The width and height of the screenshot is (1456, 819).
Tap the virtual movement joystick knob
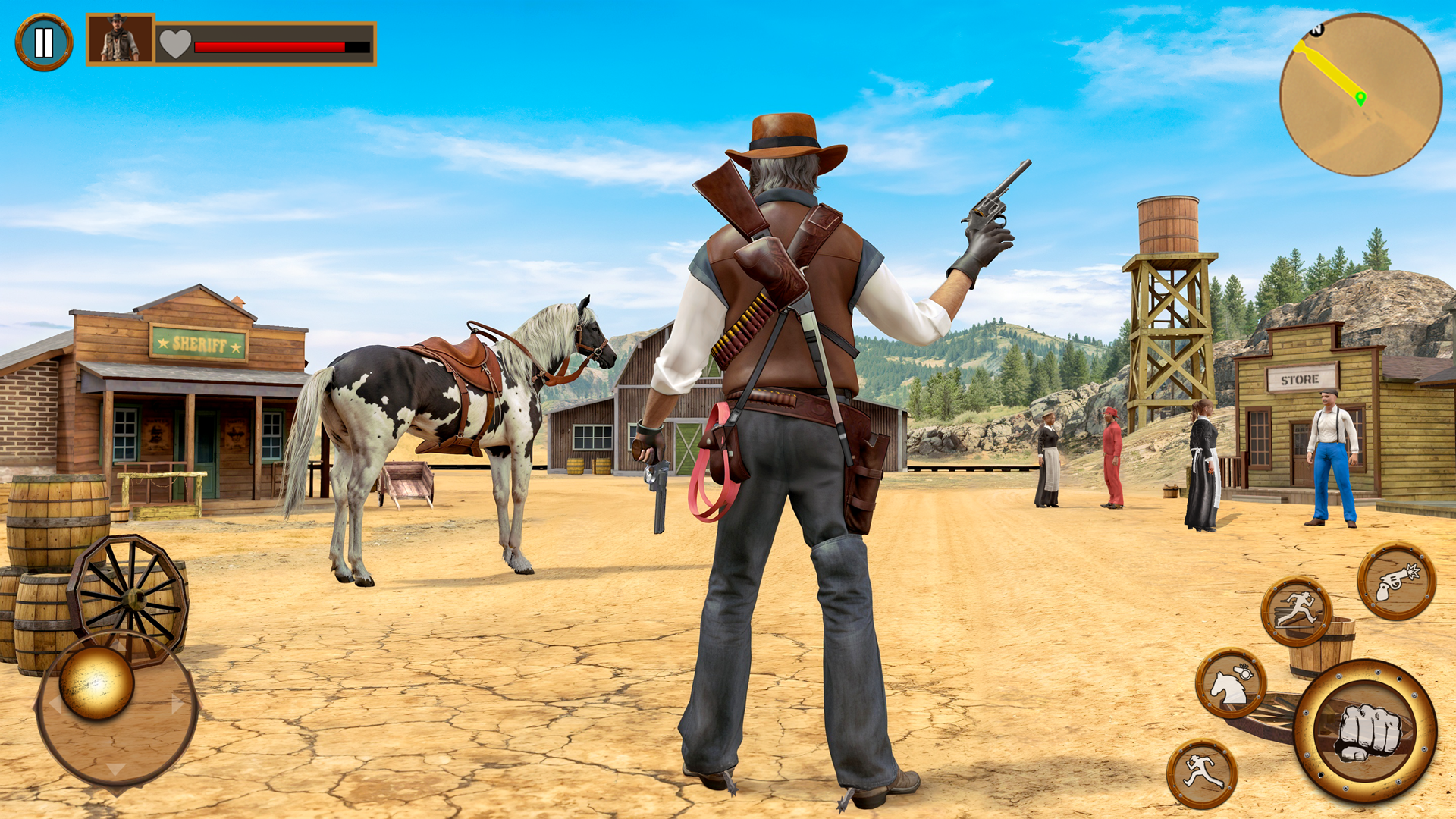[x=96, y=682]
